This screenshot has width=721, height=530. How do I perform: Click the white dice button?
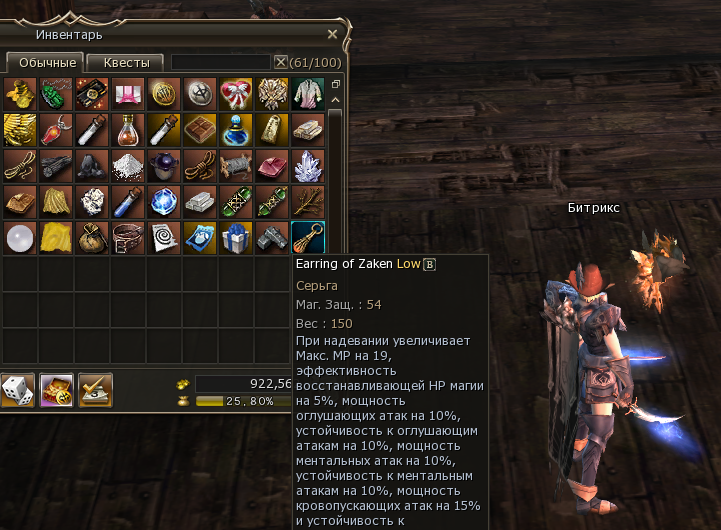point(17,390)
